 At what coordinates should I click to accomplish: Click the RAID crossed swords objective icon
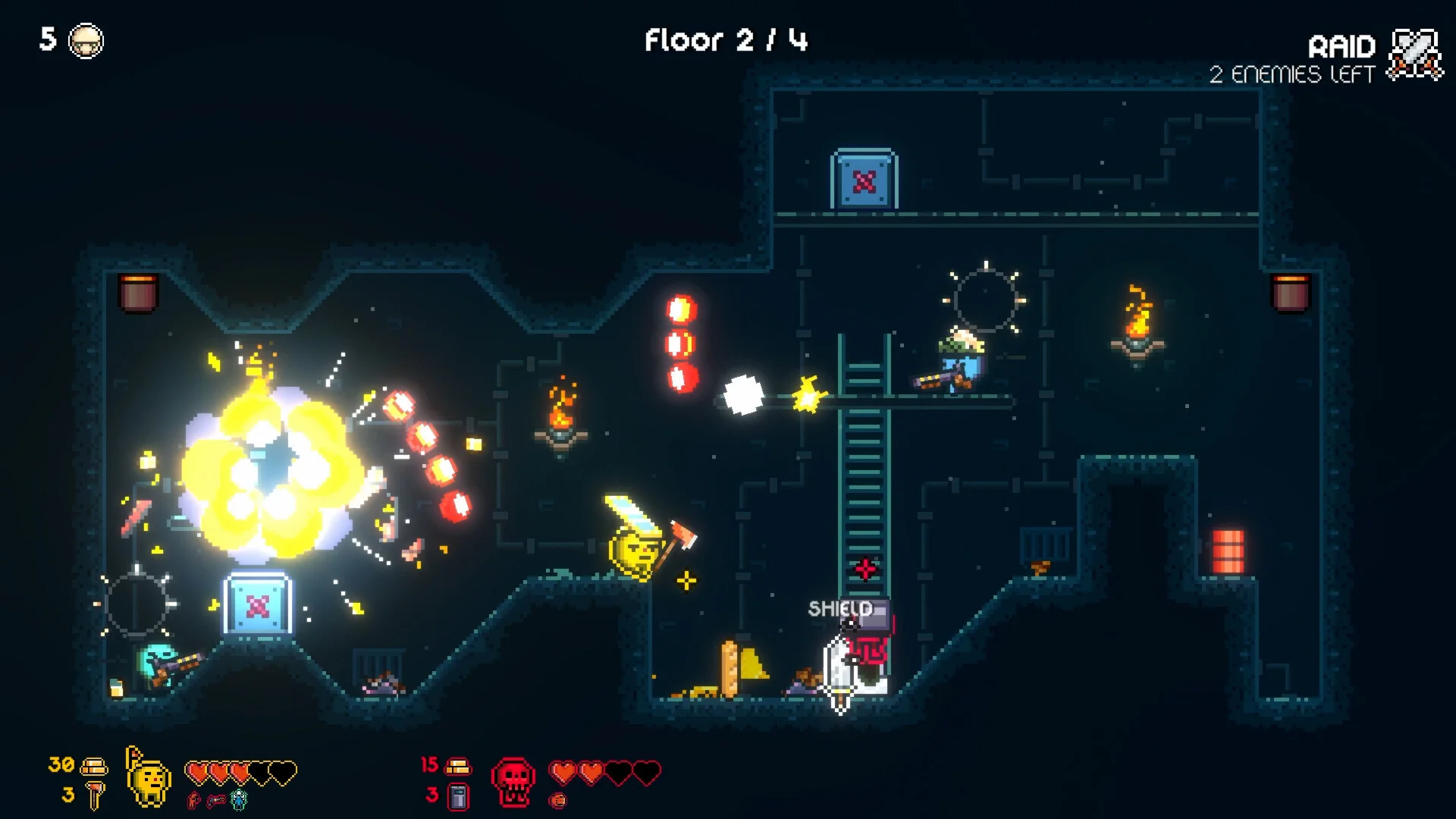[1415, 54]
